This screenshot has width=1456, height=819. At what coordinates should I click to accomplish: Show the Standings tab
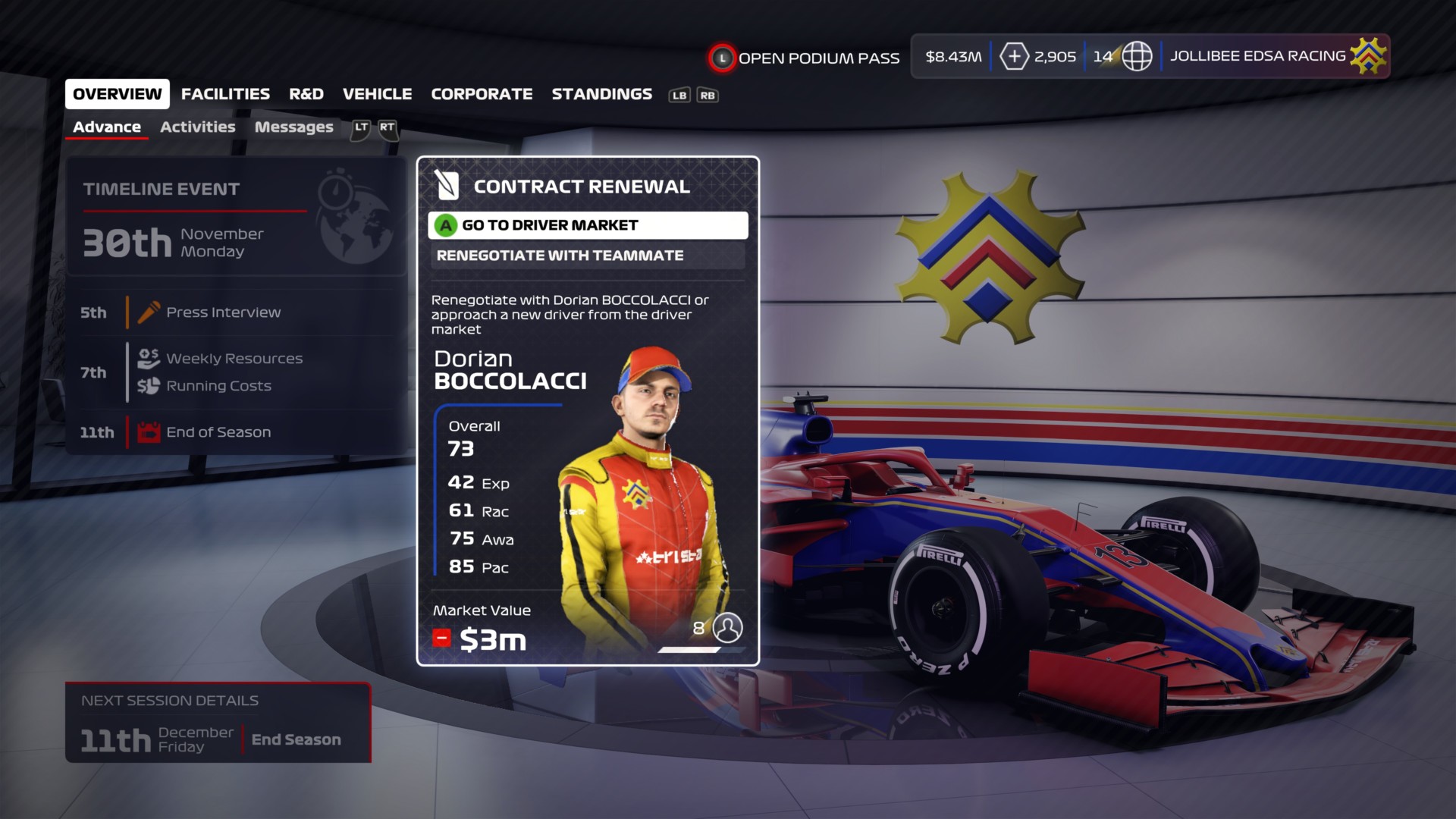[601, 94]
